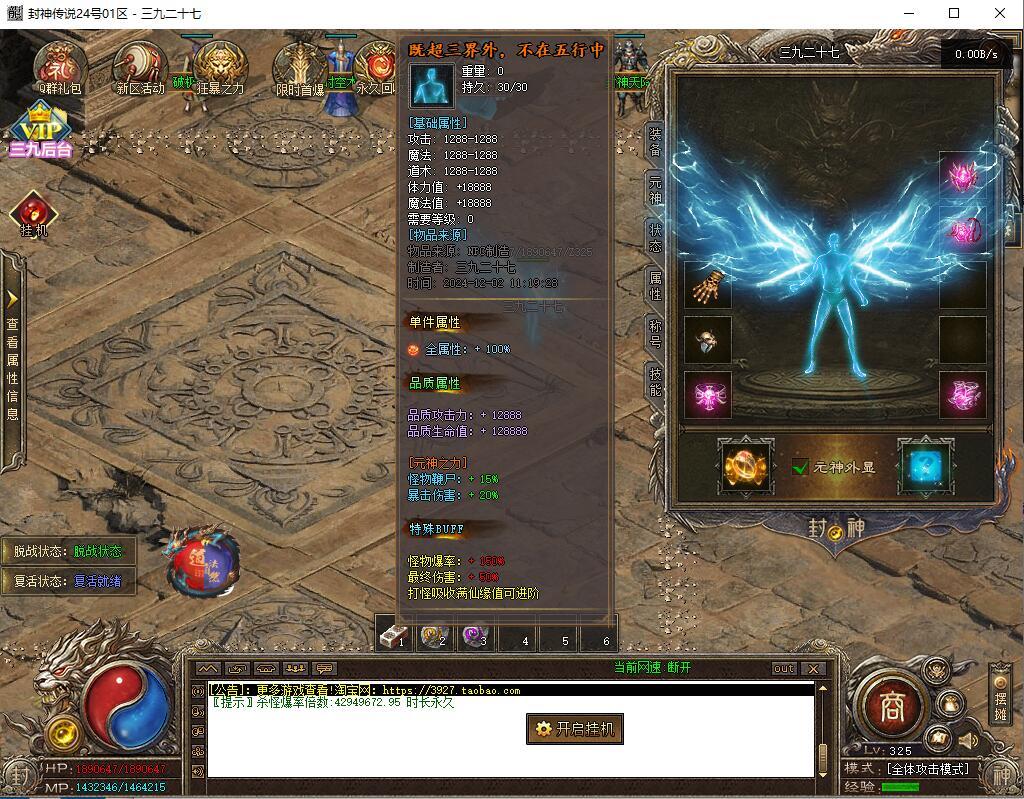Open the Q群礼包 gift pack icon
The image size is (1024, 799).
point(60,66)
